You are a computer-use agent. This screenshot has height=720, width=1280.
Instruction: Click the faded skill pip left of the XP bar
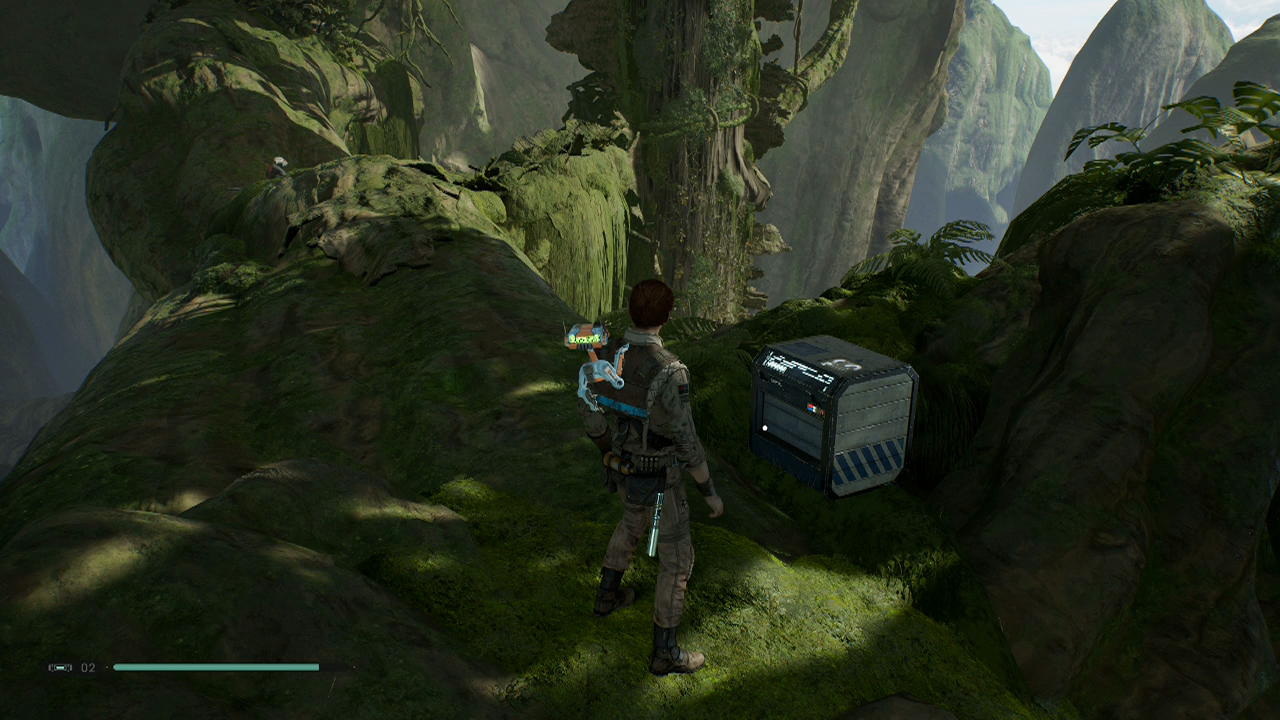click(106, 667)
